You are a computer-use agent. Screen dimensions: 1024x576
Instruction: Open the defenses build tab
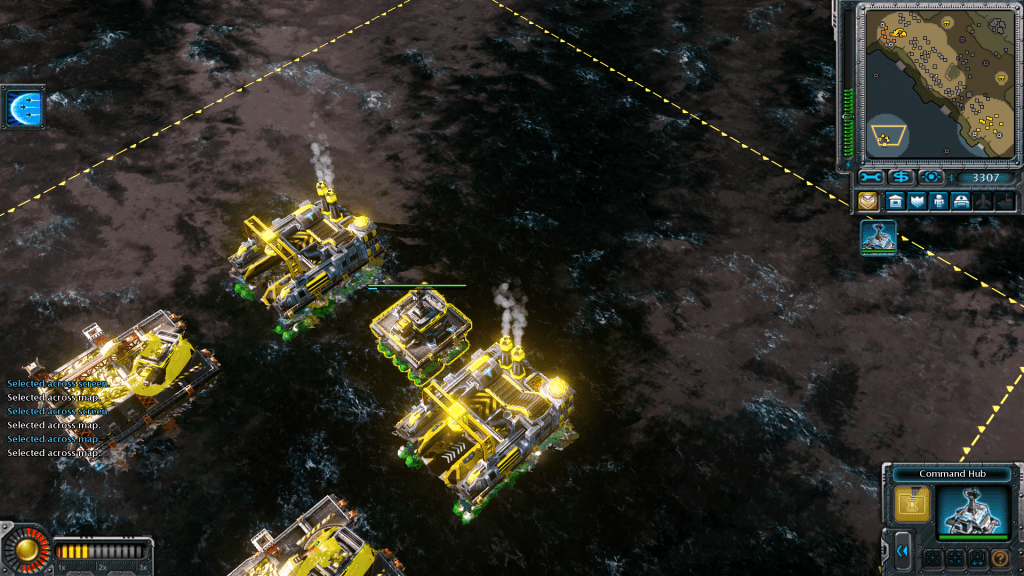pyautogui.click(x=917, y=201)
